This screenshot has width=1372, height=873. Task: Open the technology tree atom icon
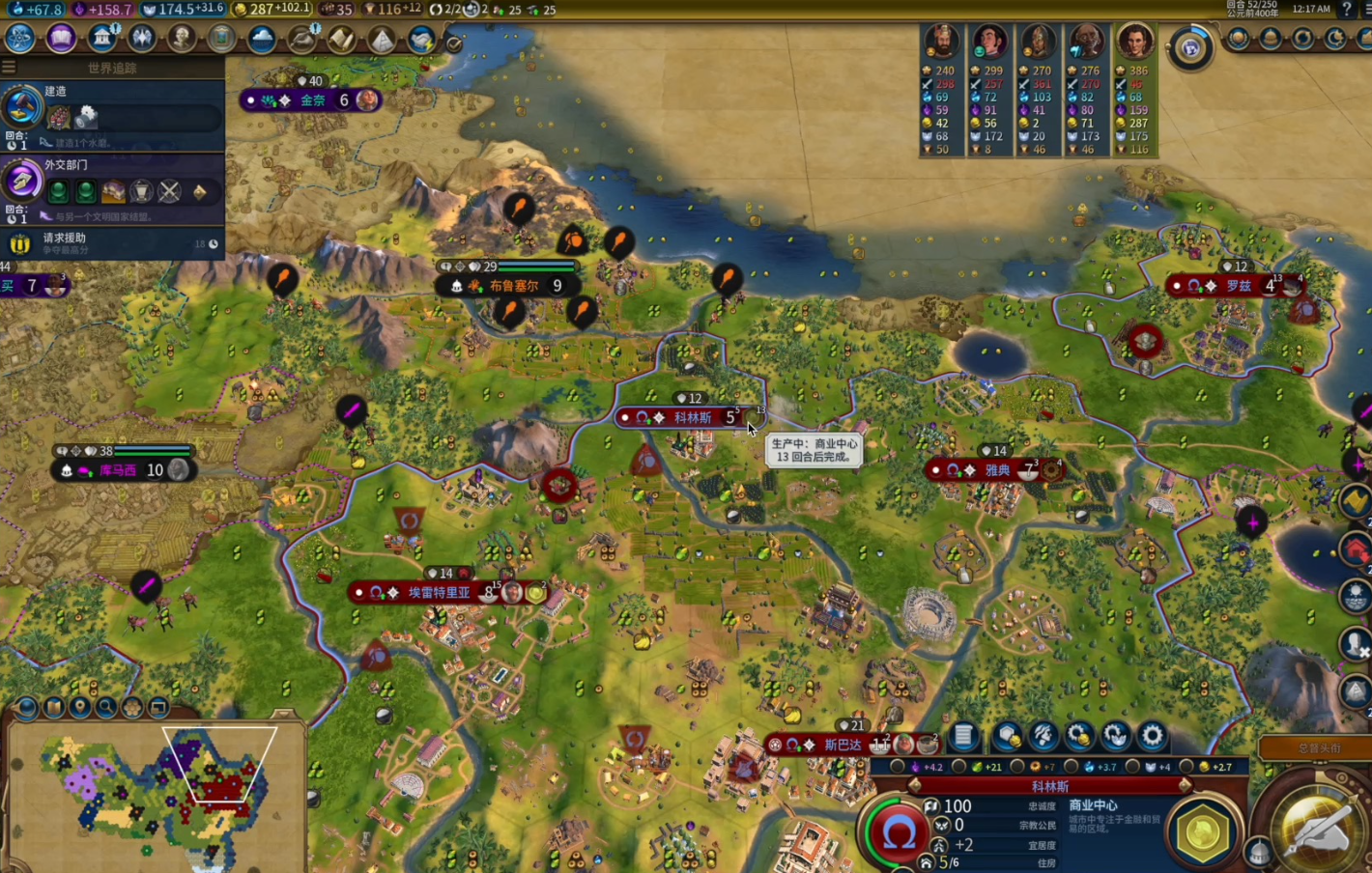point(19,39)
